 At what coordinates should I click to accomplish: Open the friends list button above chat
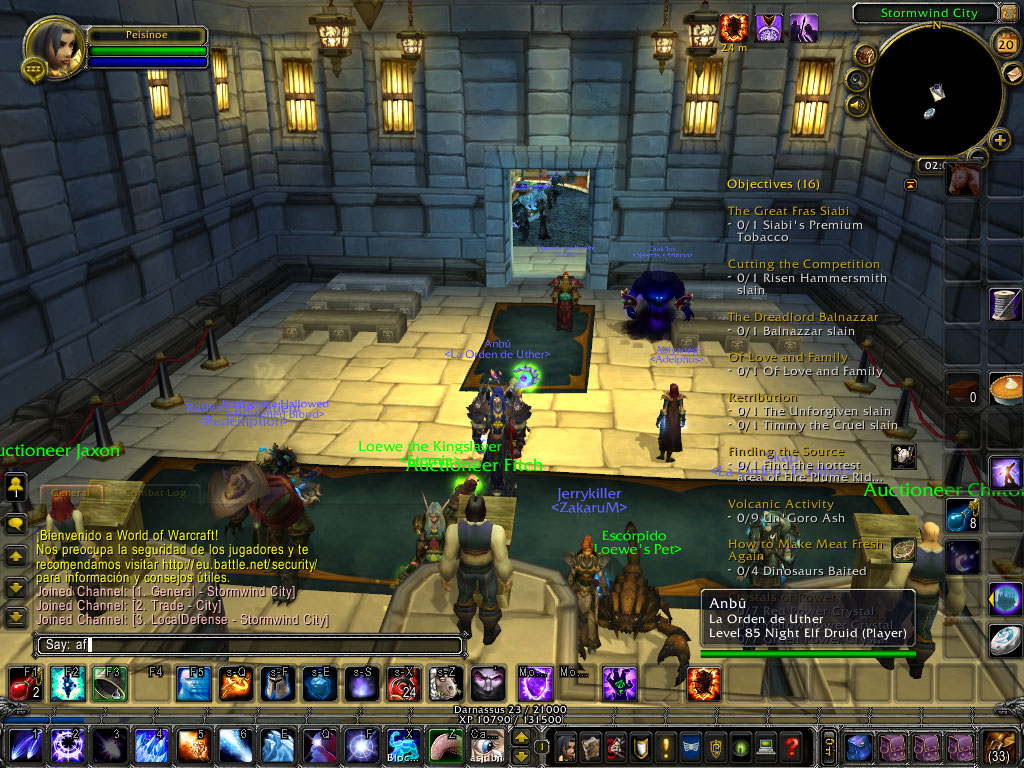16,487
